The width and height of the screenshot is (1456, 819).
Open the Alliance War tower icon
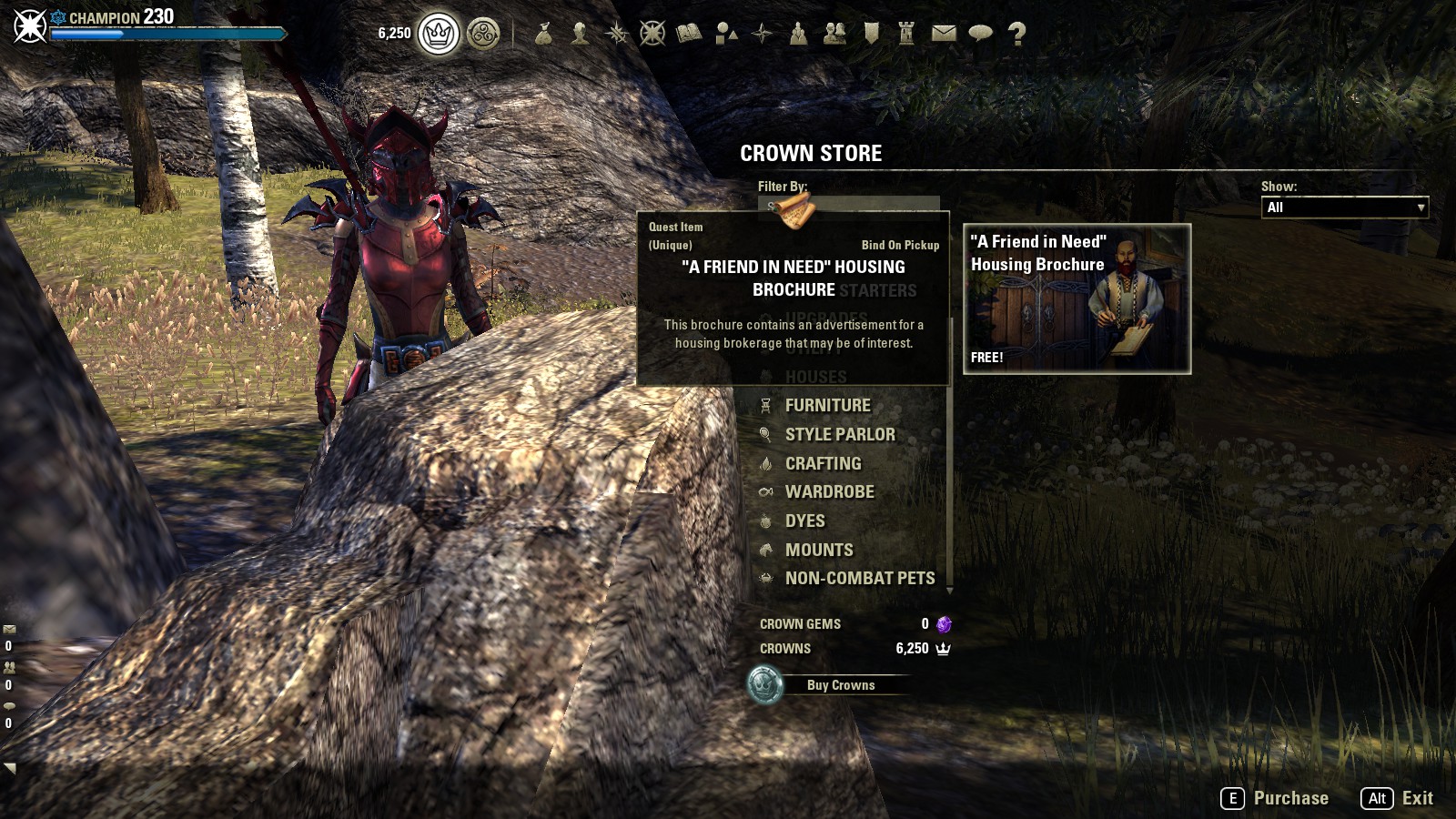906,34
